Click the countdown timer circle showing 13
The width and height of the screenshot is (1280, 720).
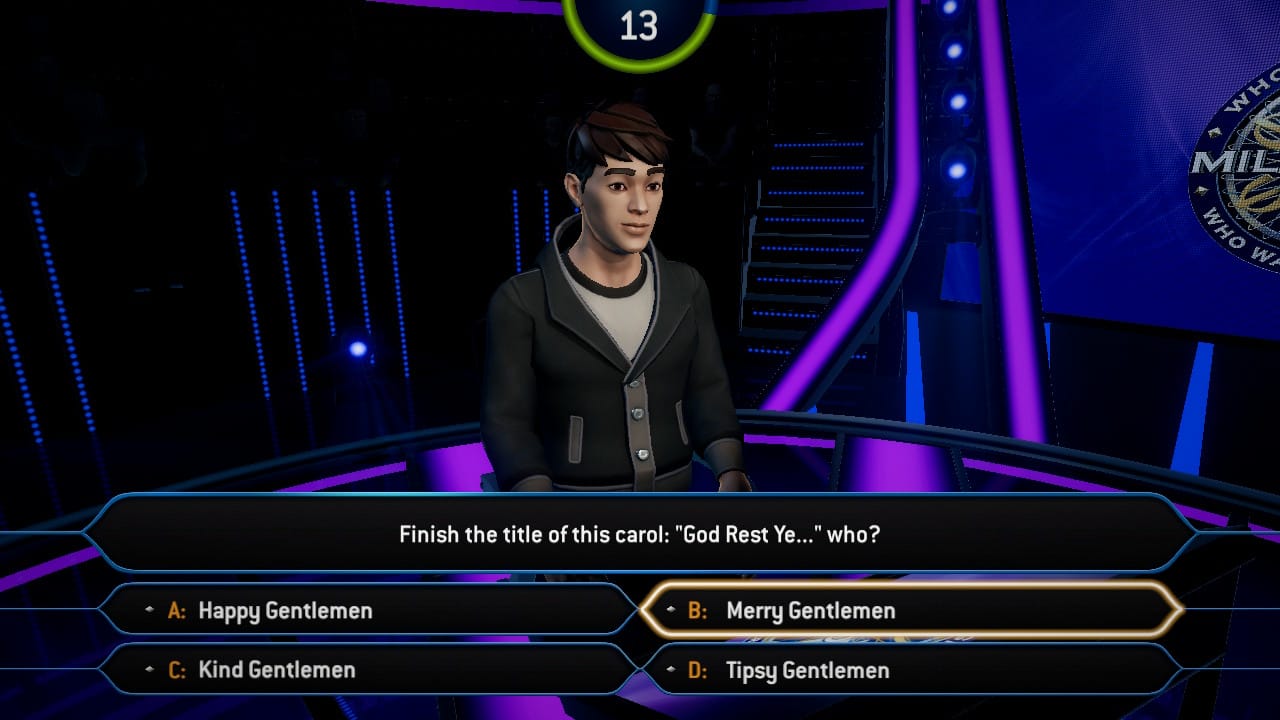pos(640,22)
